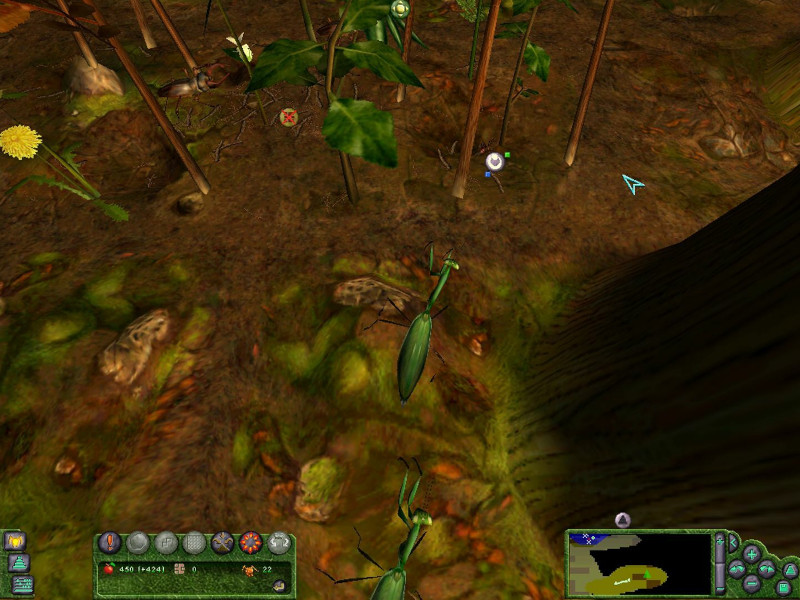
Task: Select the crossed arrows command button
Action: [222, 543]
